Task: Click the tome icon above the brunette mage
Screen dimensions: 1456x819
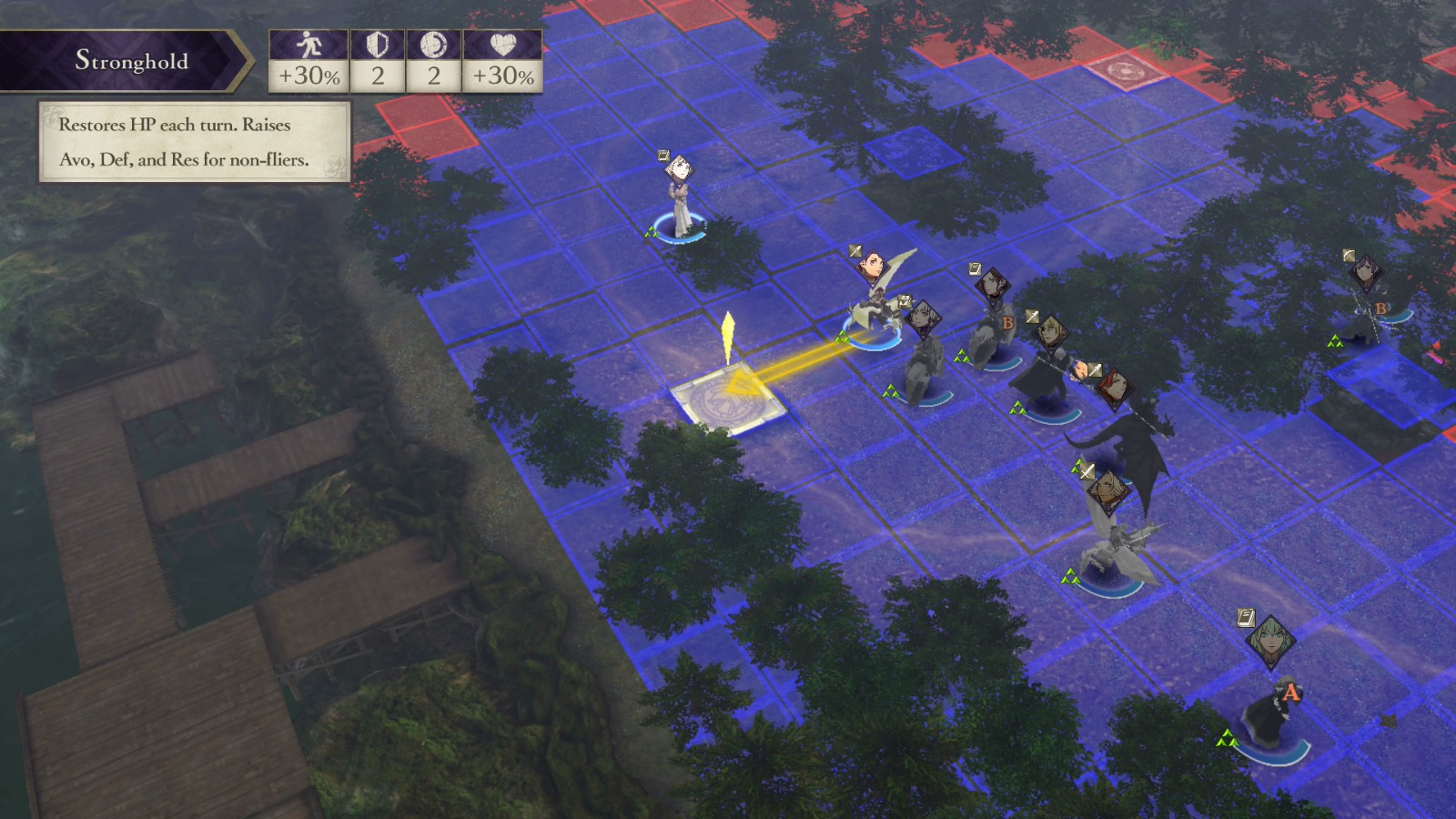Action: (975, 268)
